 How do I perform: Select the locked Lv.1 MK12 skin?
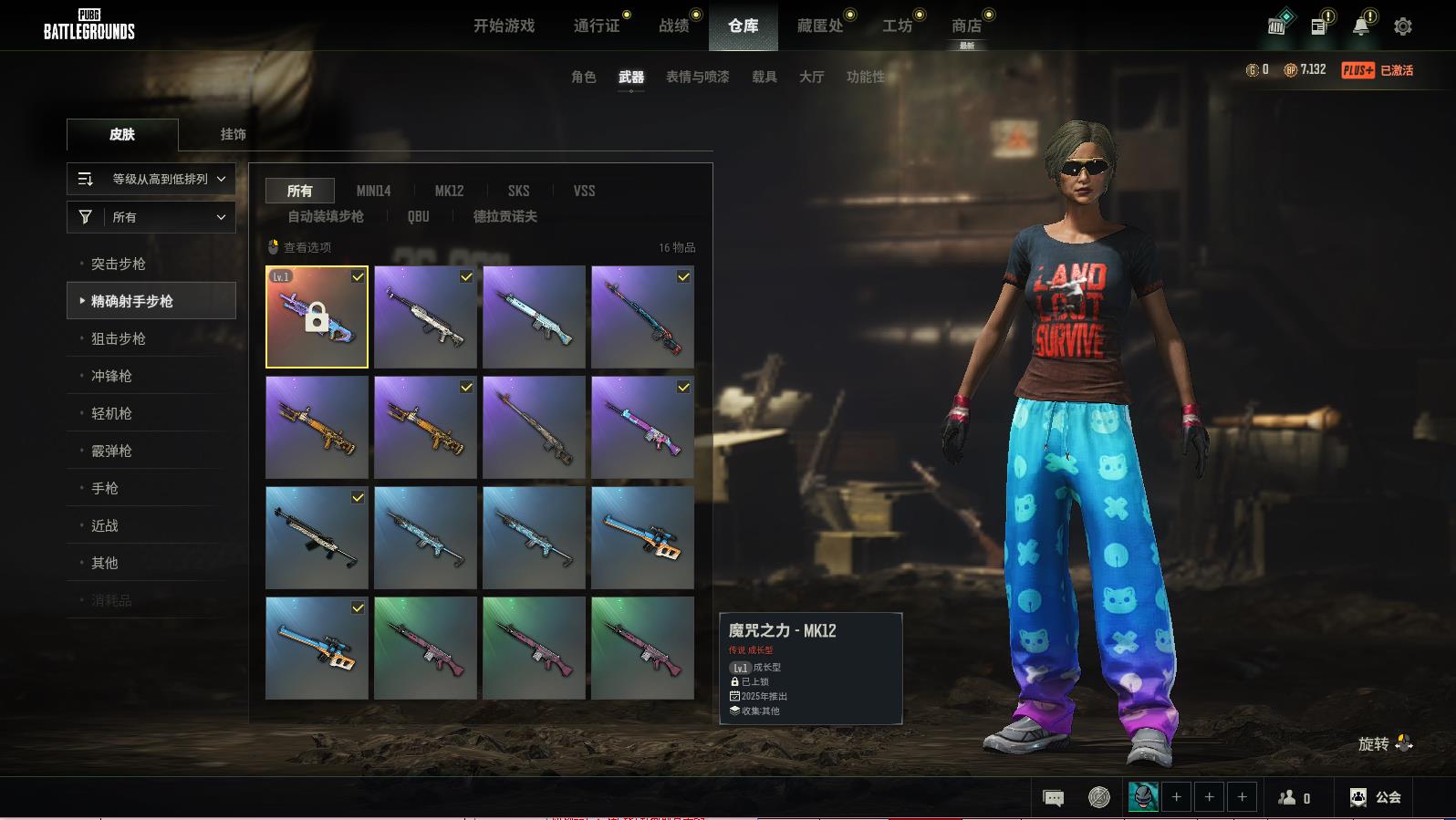point(317,317)
